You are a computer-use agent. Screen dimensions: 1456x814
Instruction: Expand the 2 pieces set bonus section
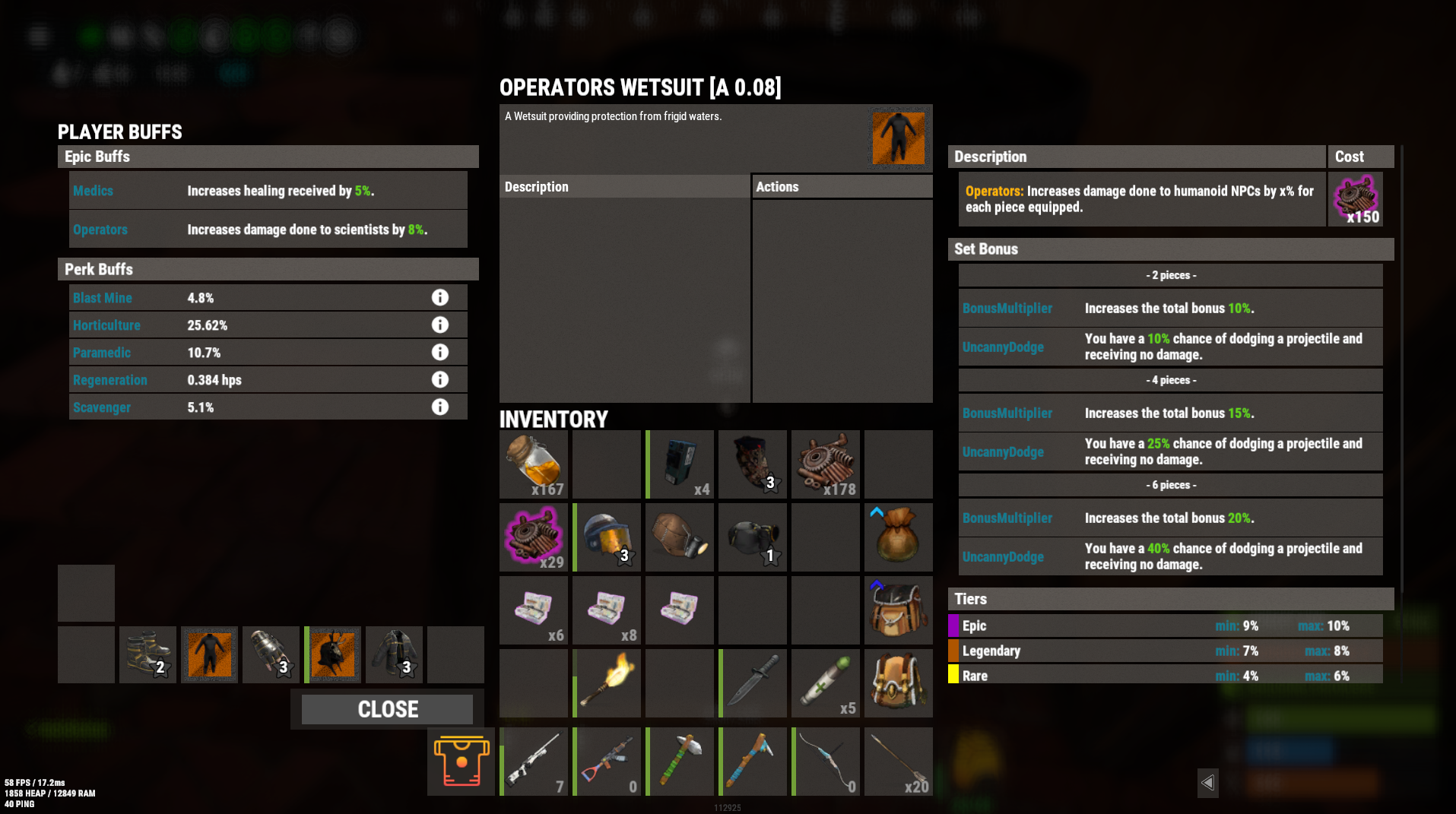[x=1170, y=274]
